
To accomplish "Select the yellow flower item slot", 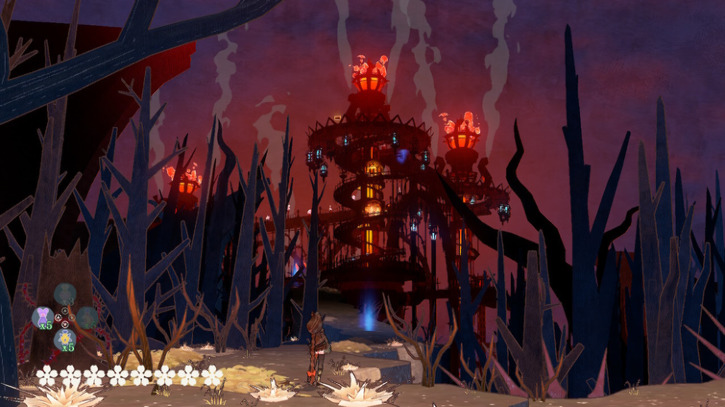I will tap(64, 339).
